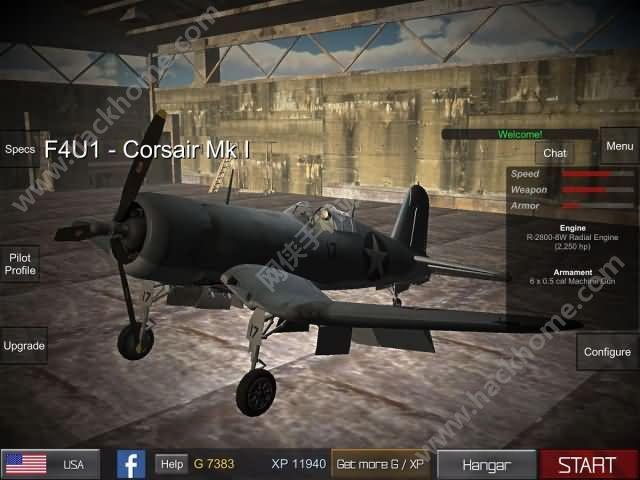
Task: Open the Upgrade screen
Action: pos(23,346)
